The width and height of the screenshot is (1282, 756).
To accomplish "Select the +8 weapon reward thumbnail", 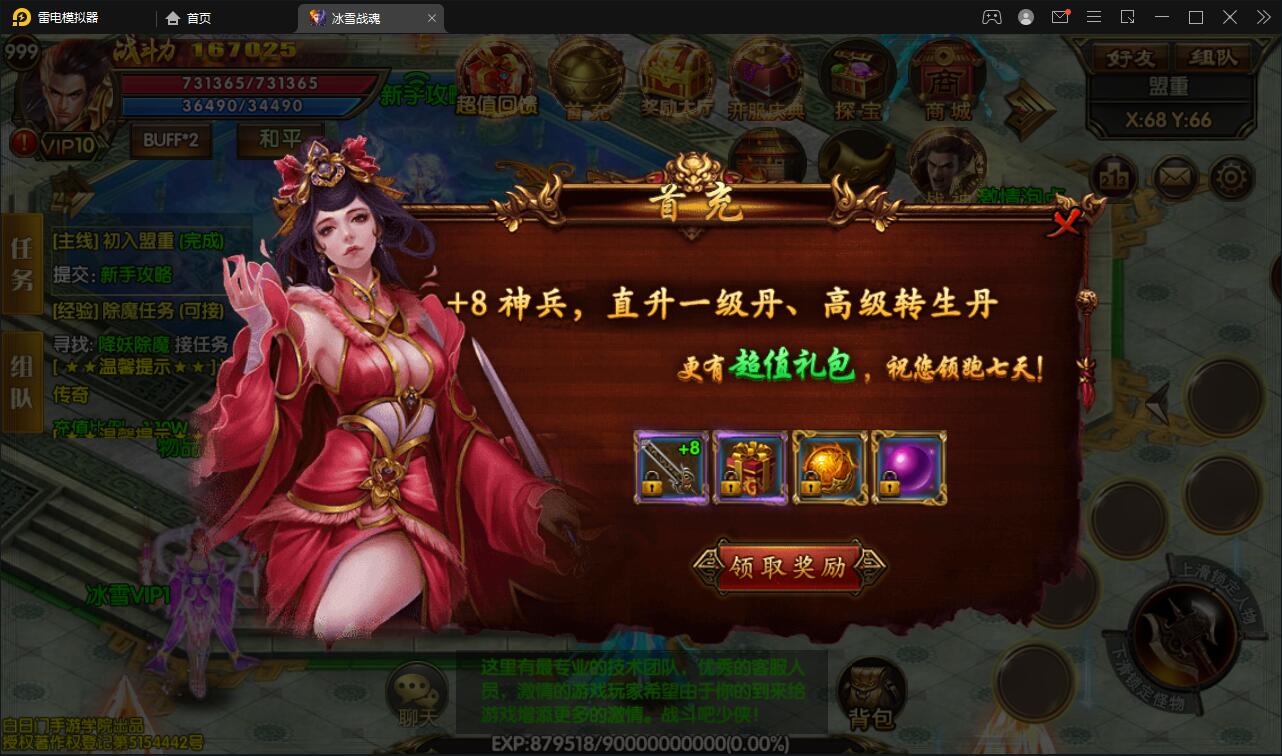I will [670, 467].
